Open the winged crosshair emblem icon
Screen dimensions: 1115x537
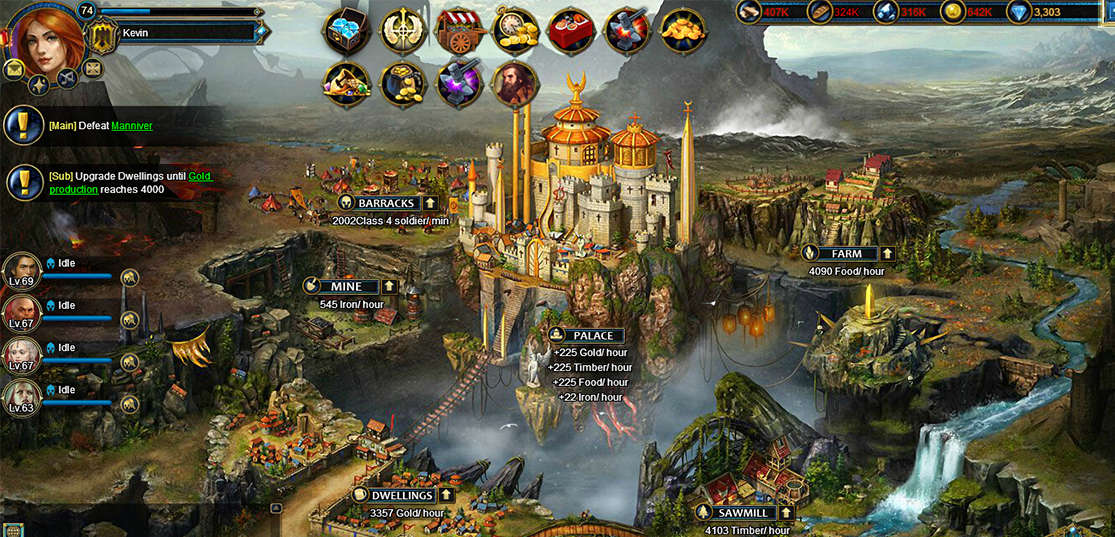(404, 31)
